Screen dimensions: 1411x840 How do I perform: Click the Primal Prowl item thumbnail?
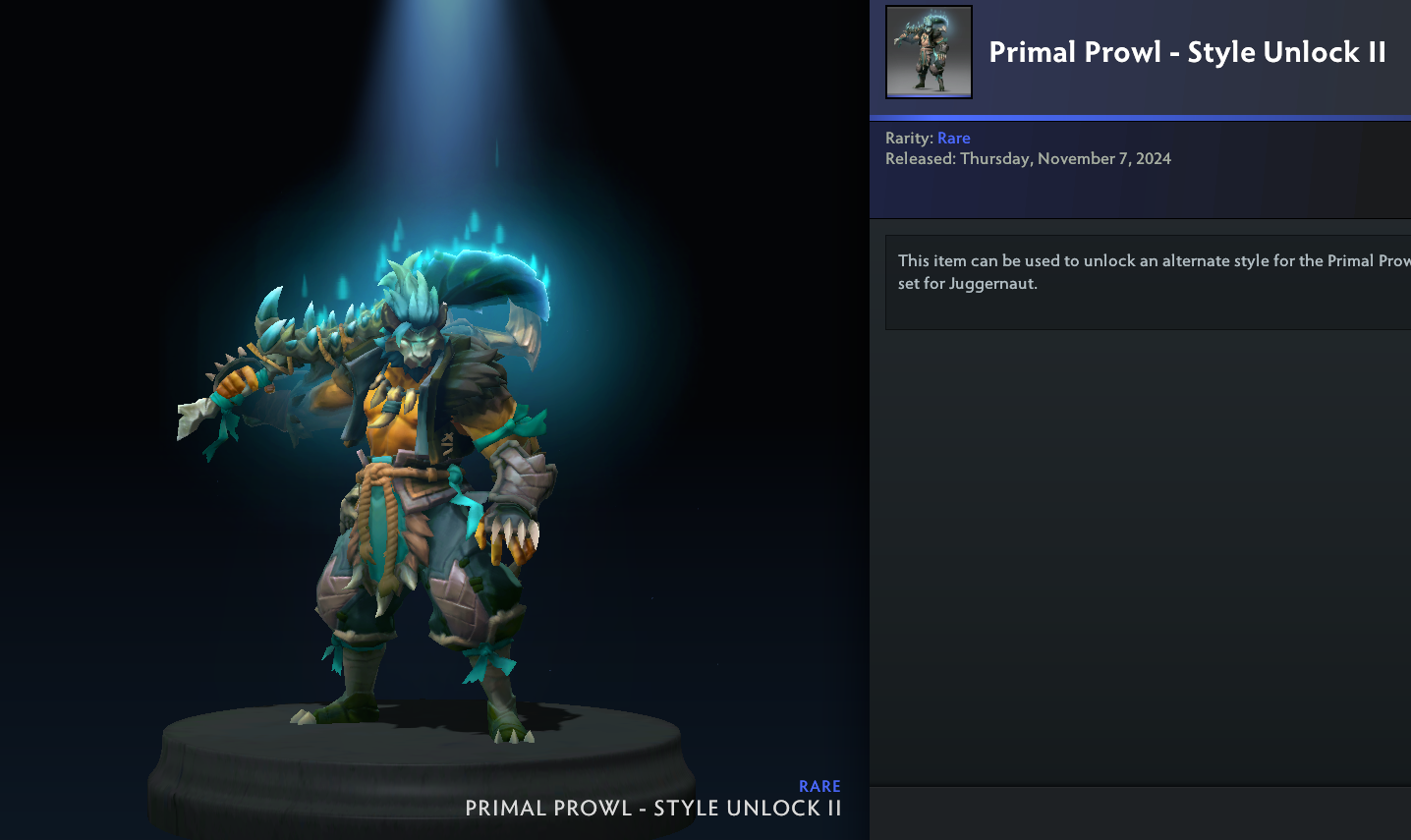[x=929, y=52]
